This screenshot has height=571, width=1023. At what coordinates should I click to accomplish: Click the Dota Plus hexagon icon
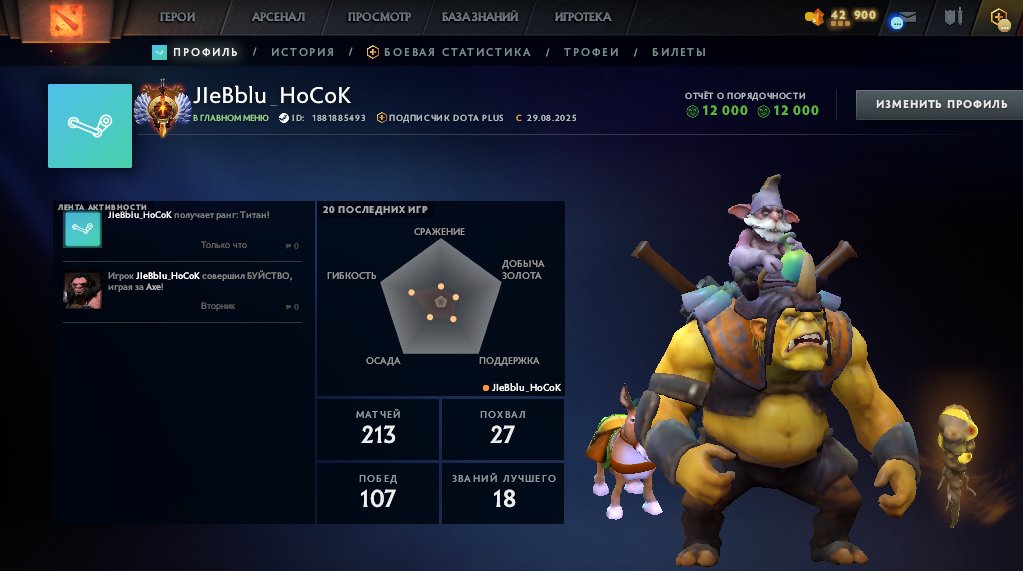tap(998, 17)
